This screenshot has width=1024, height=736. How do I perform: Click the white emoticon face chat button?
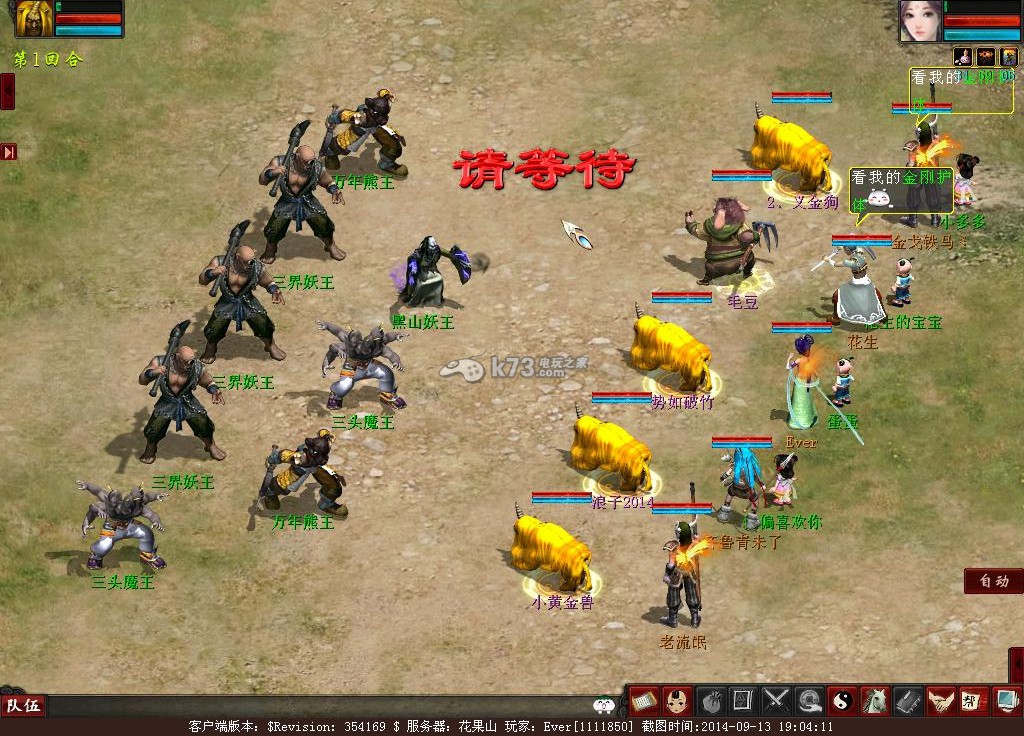tap(603, 706)
